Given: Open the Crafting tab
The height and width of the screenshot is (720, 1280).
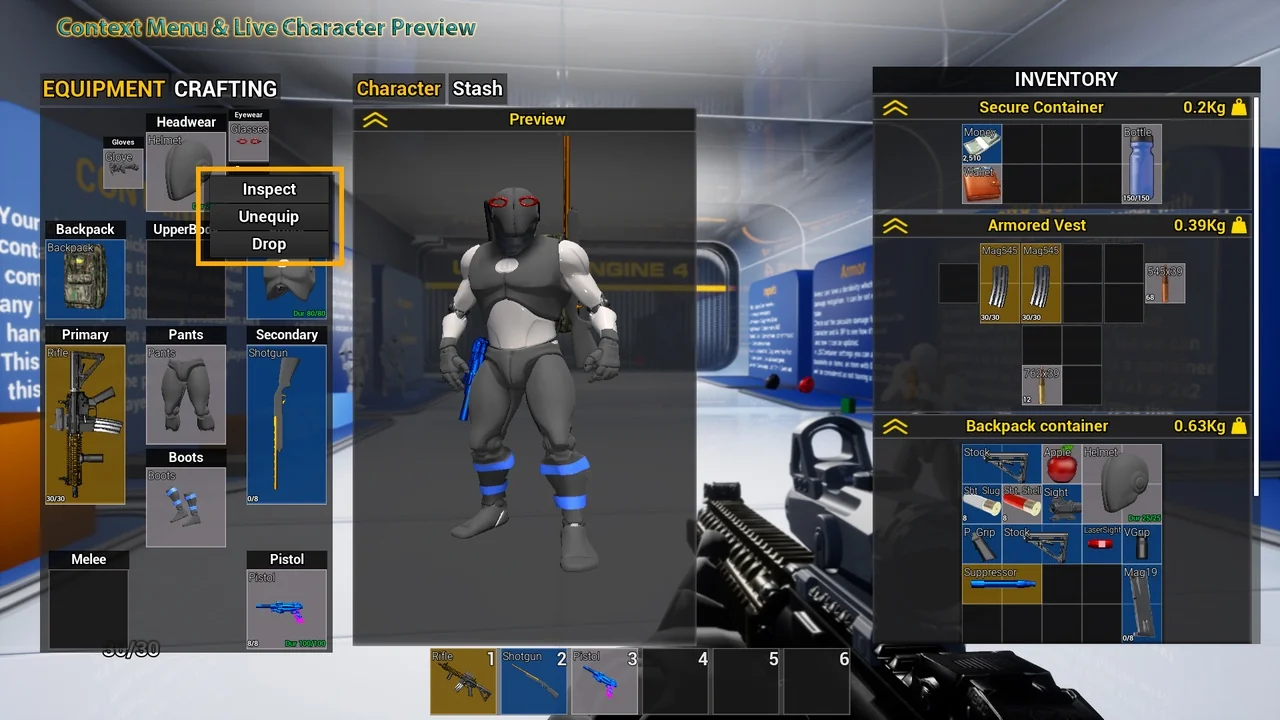Looking at the screenshot, I should [226, 88].
